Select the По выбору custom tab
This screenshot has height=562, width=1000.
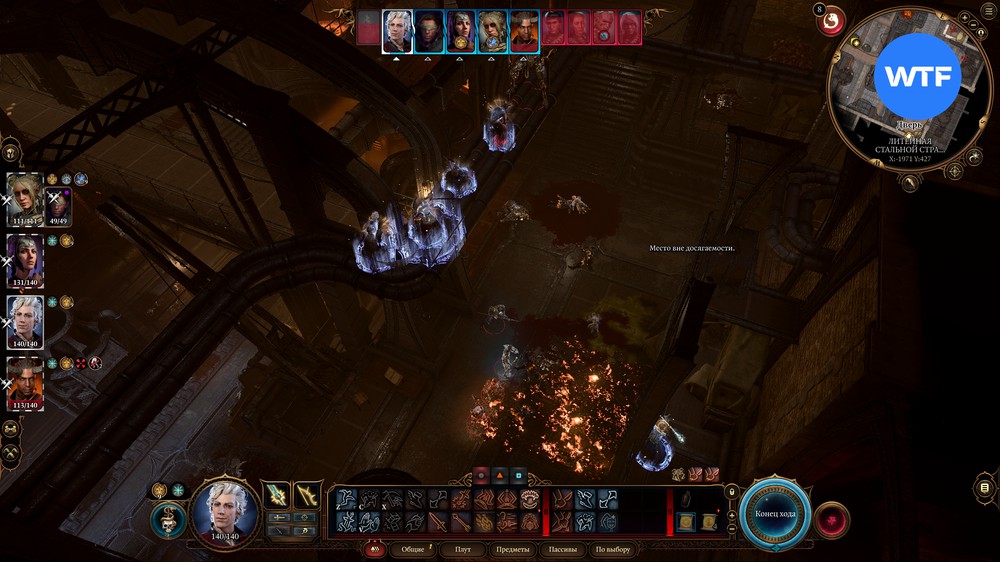(612, 550)
